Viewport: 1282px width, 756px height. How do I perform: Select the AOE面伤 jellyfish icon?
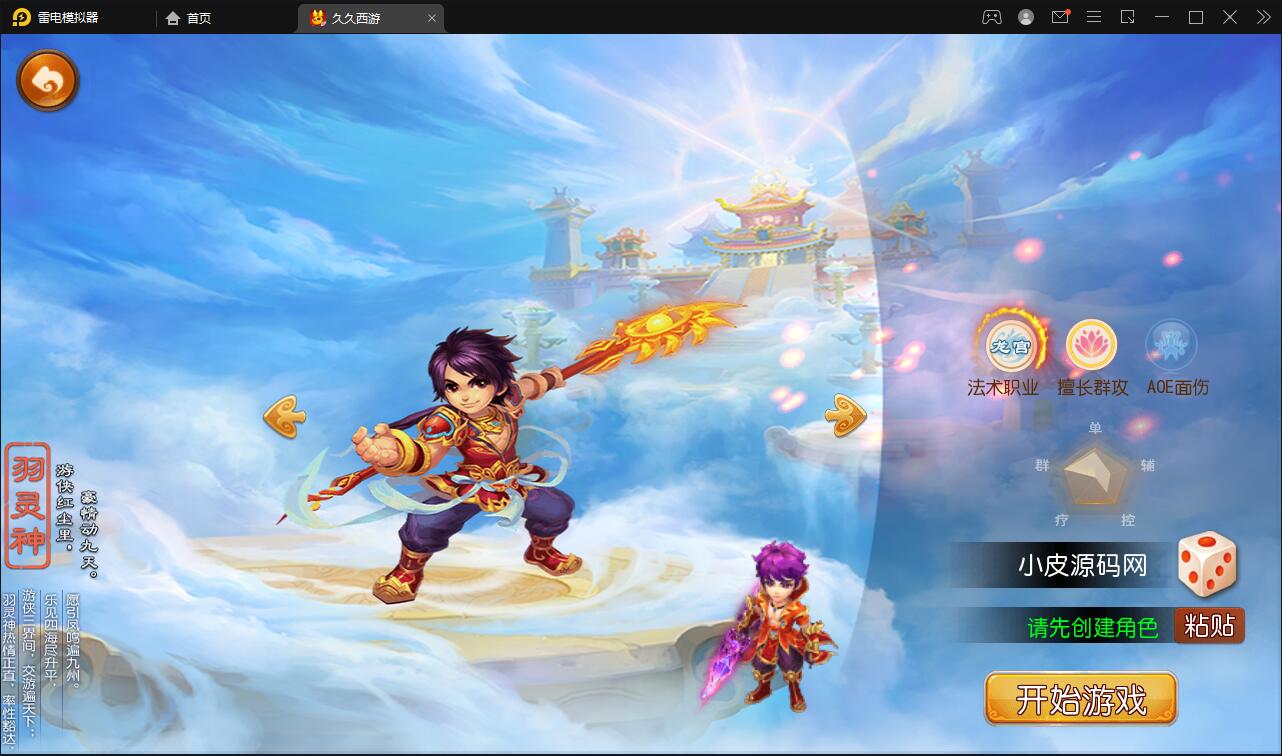(1173, 344)
